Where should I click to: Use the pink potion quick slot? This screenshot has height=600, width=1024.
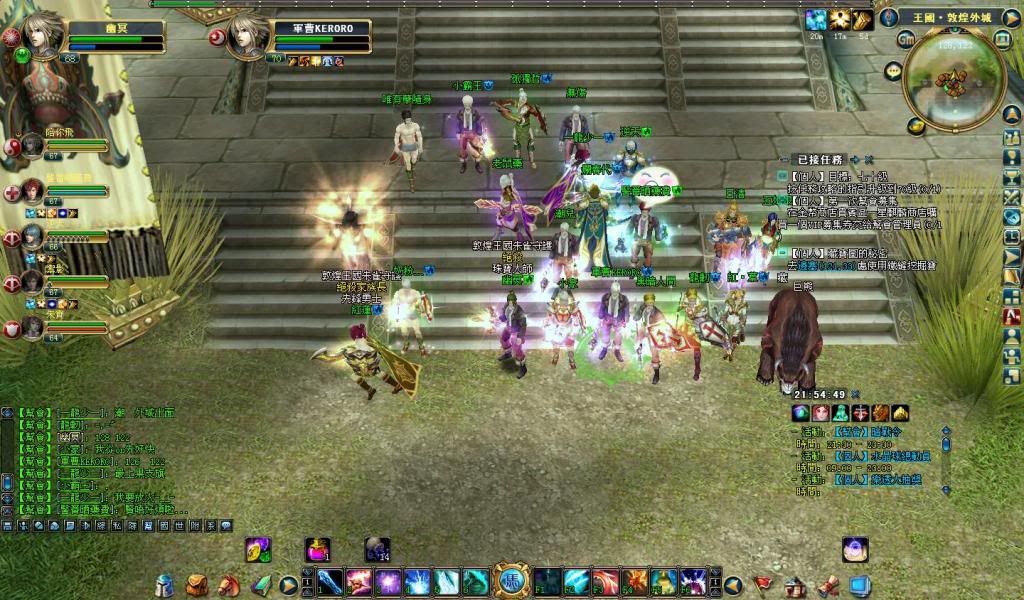(318, 549)
